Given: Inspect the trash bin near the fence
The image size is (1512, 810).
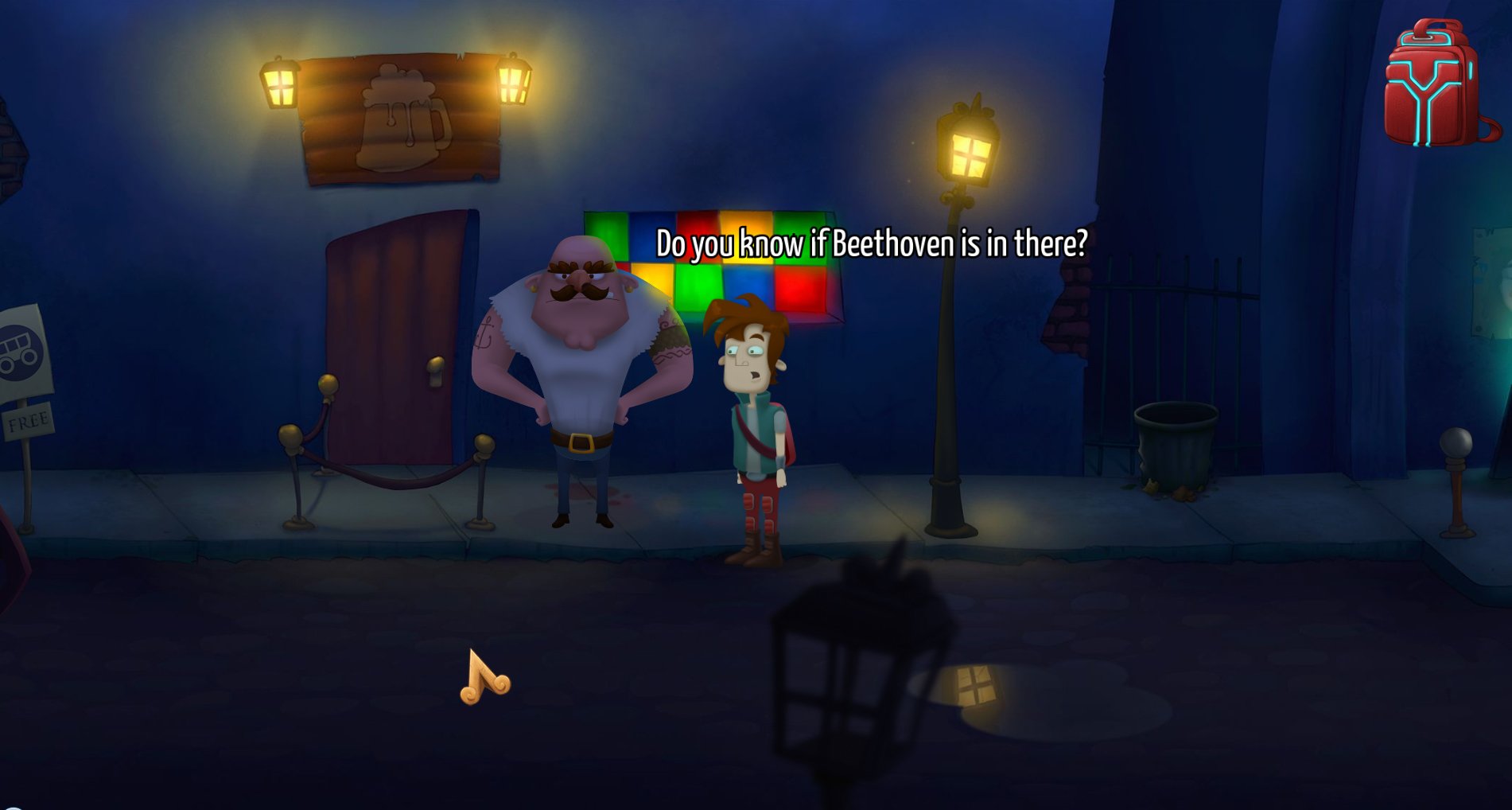Looking at the screenshot, I should 1174,446.
